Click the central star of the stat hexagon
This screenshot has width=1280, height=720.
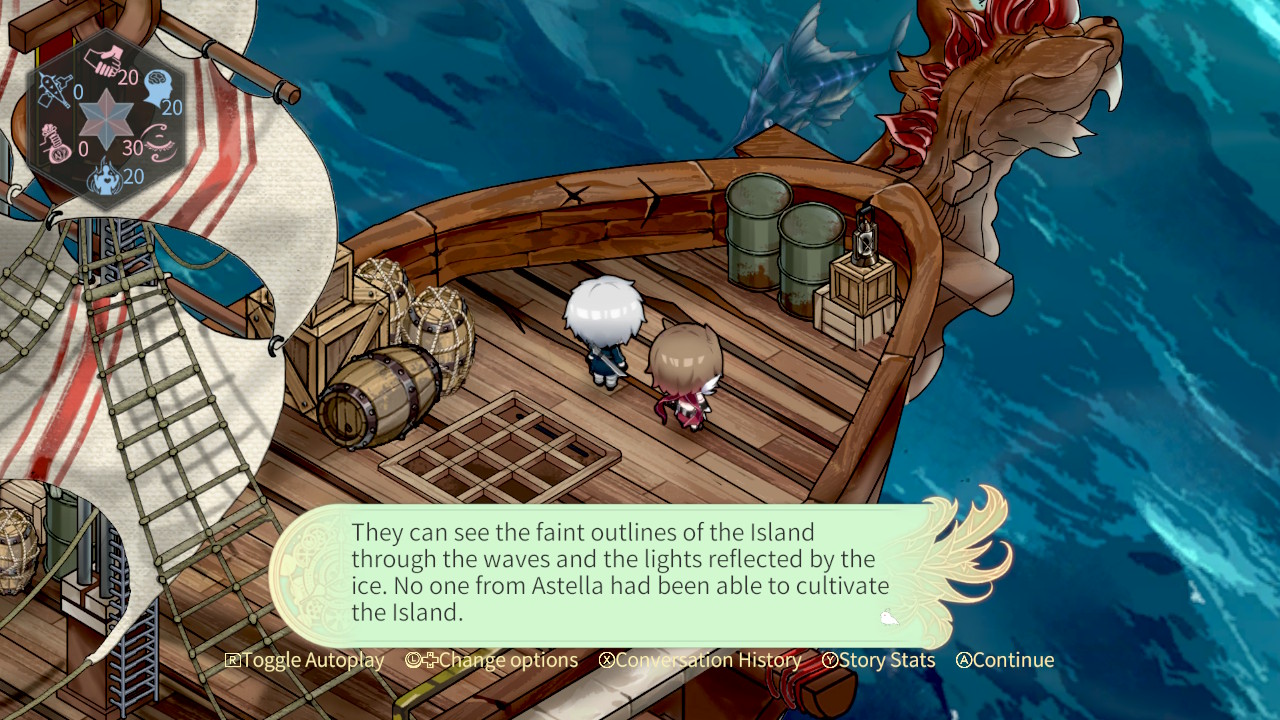[104, 120]
